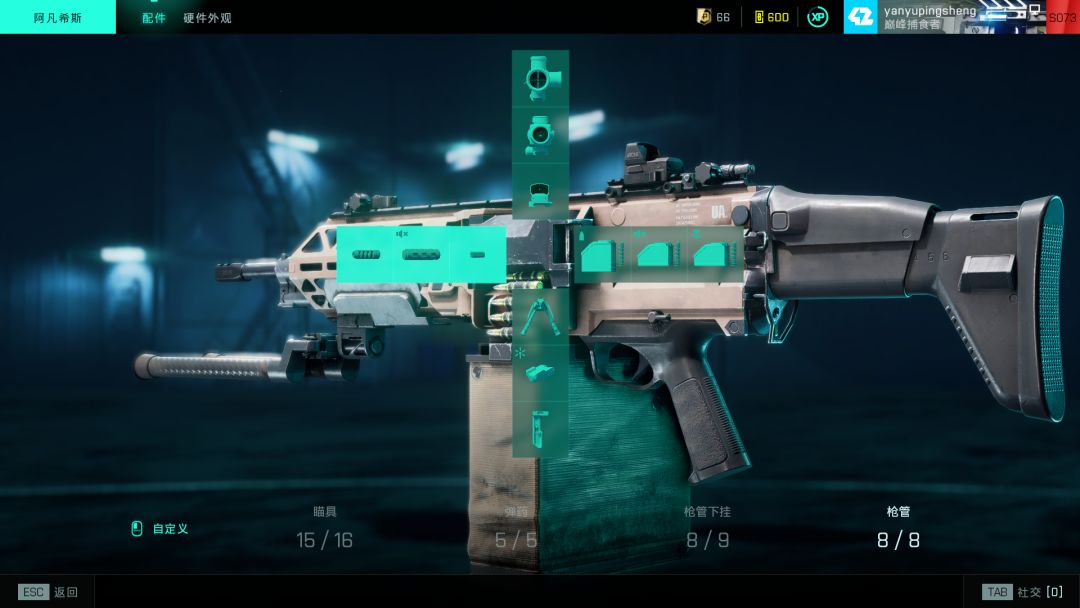
Task: Open the 自定义 customize option
Action: coord(170,529)
